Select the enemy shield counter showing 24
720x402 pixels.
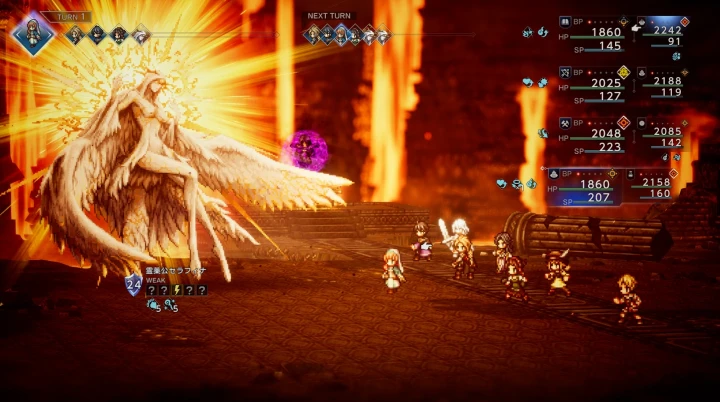(x=133, y=284)
